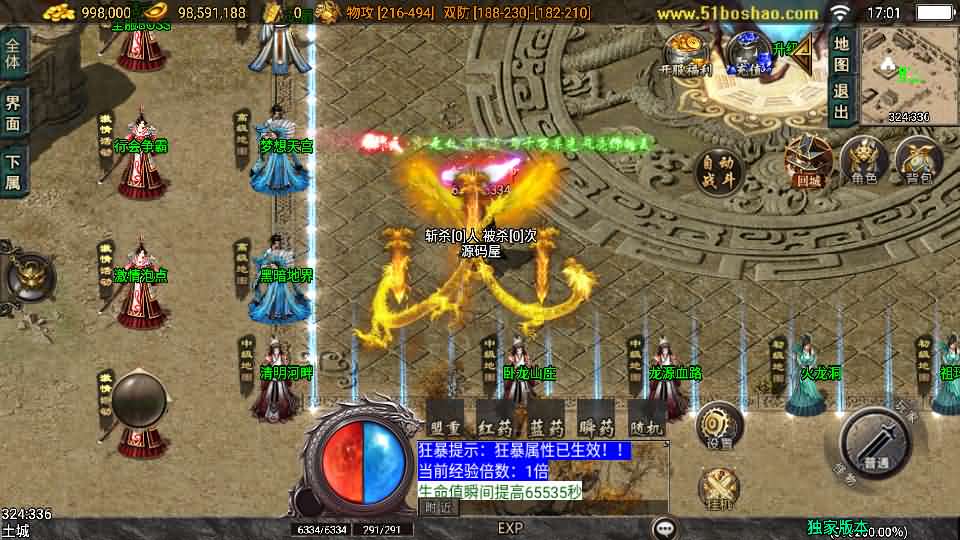The image size is (960, 540).
Task: Select the 界面 tab
Action: pyautogui.click(x=14, y=112)
